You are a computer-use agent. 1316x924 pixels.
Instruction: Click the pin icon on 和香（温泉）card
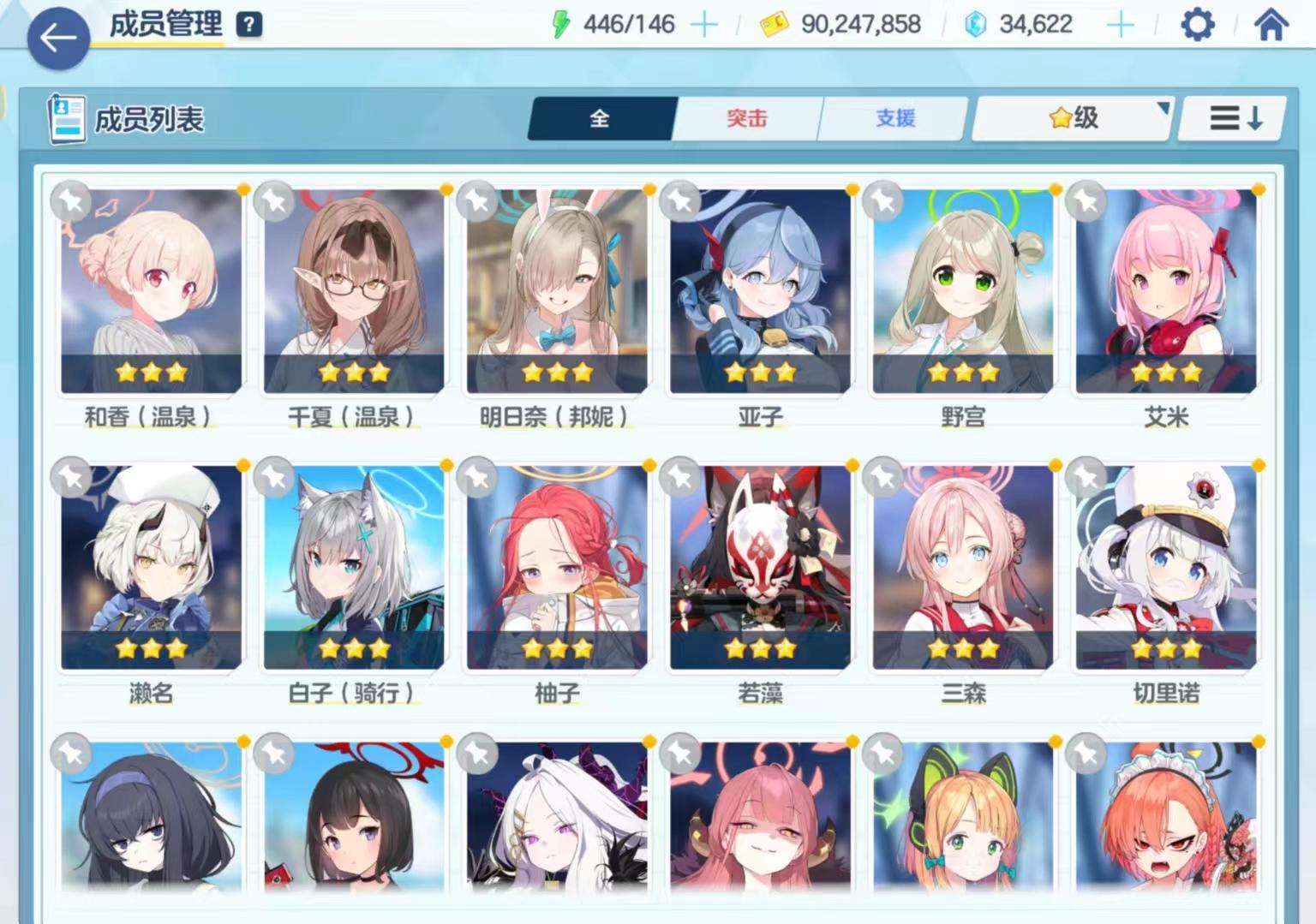72,201
